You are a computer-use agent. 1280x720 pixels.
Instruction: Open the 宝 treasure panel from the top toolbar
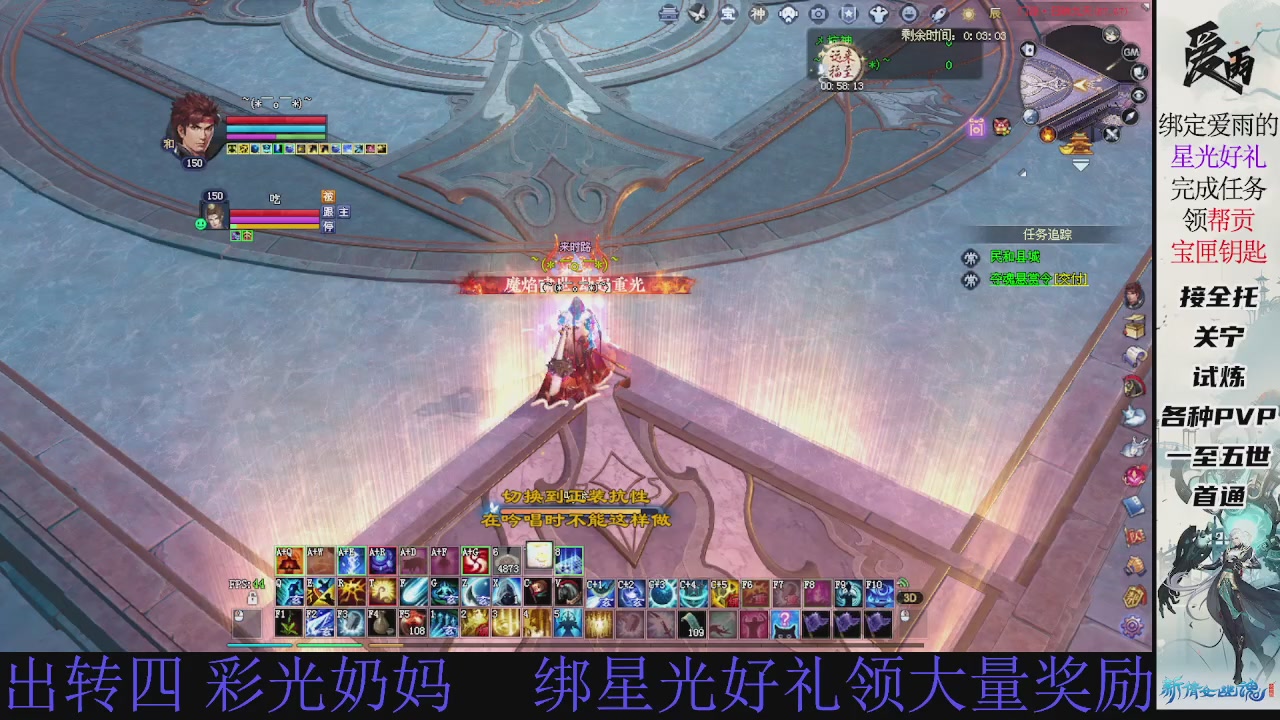point(728,14)
